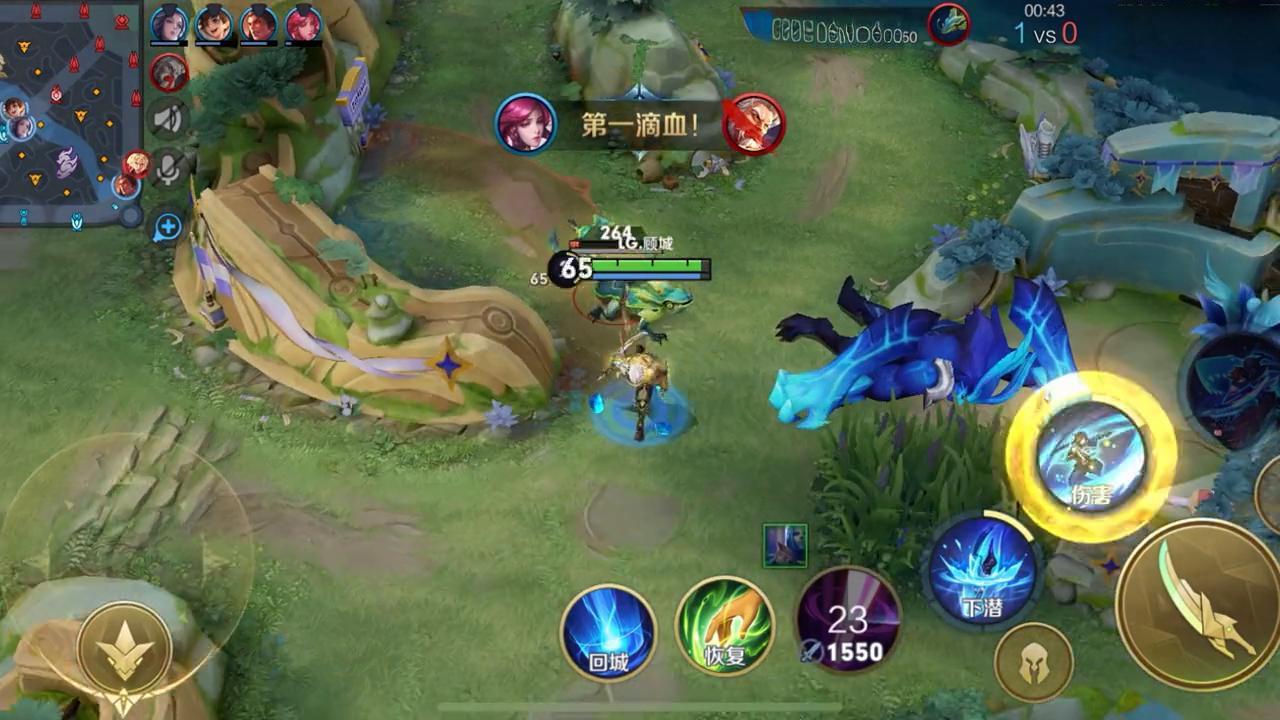Toggle the muted speaker icon

pyautogui.click(x=169, y=120)
